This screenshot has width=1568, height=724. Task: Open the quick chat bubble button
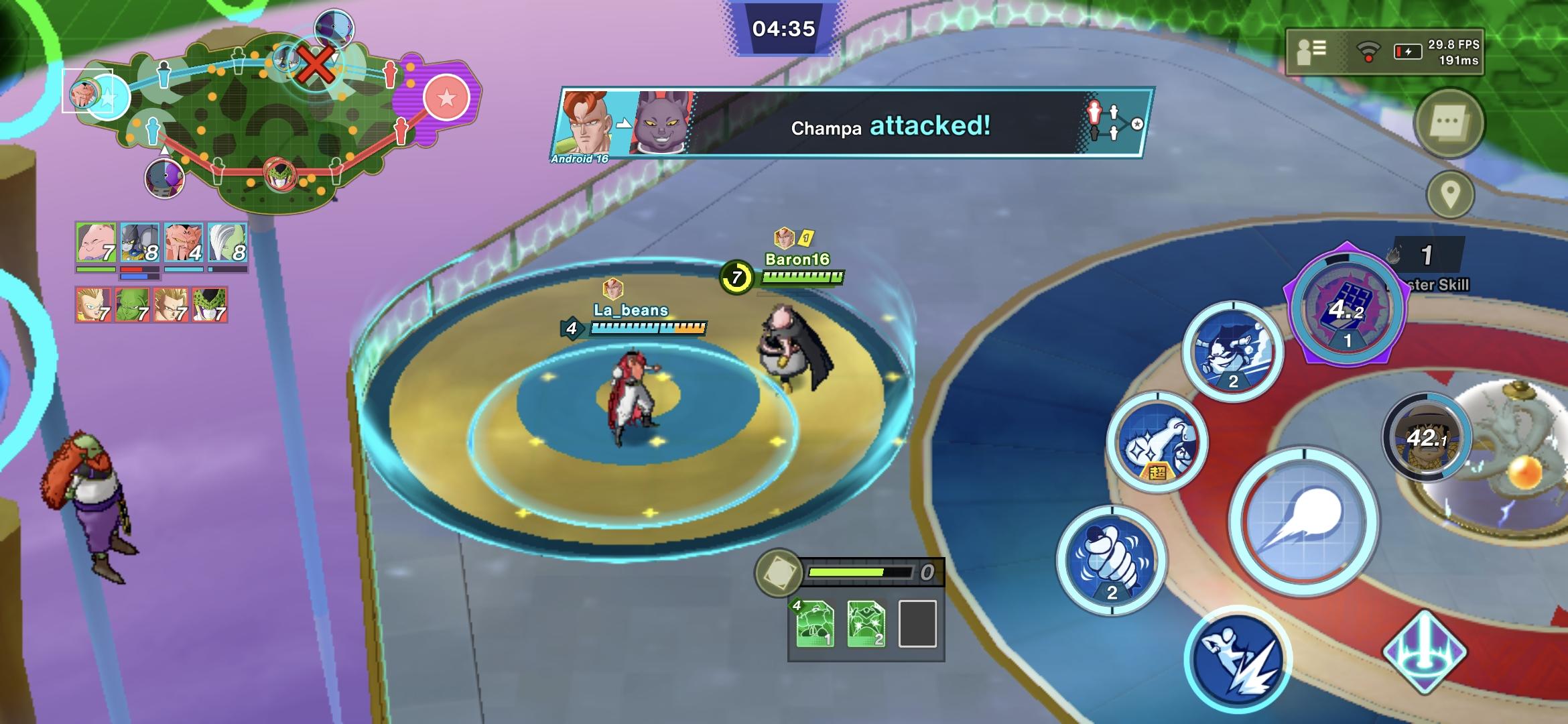[1449, 123]
